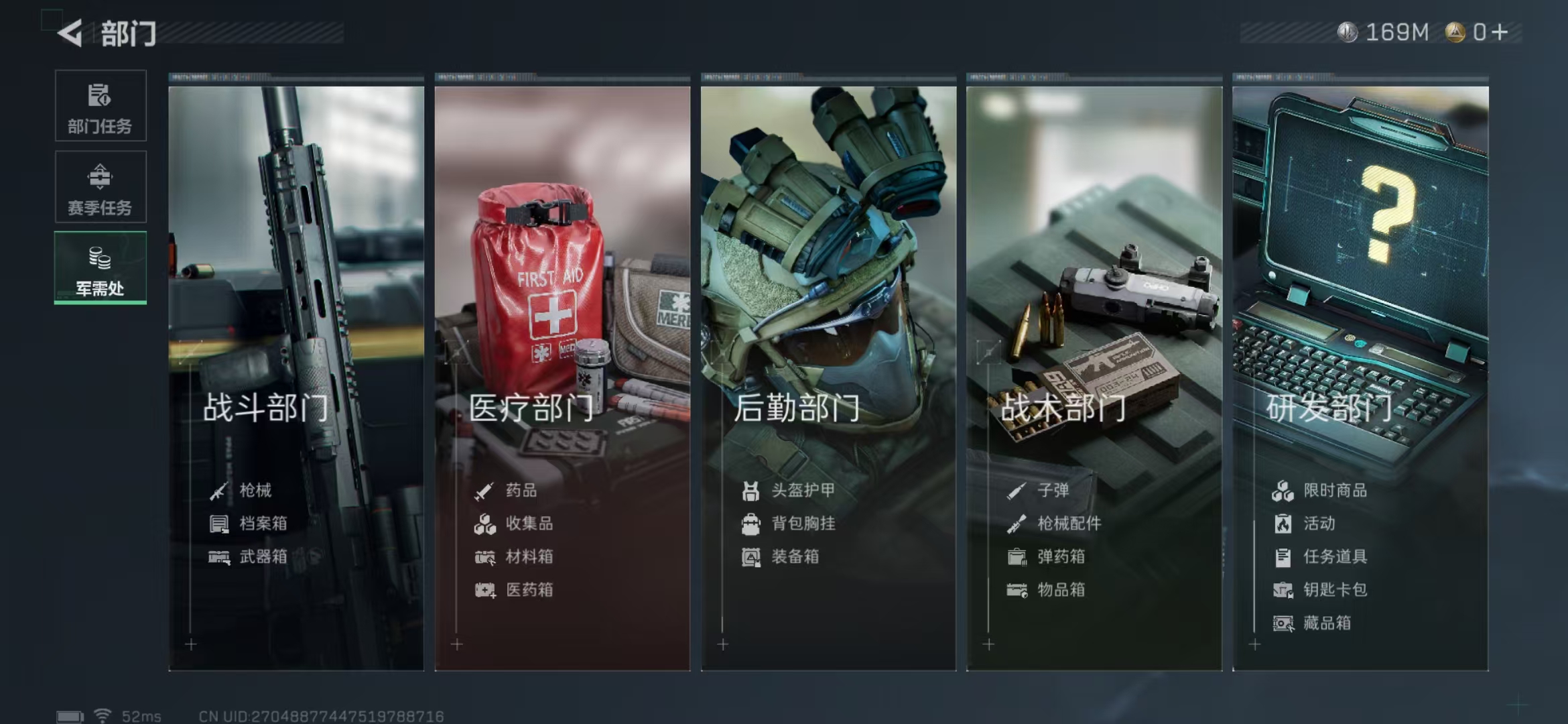
Task: Click the 收集品 collectibles icon
Action: pos(484,524)
